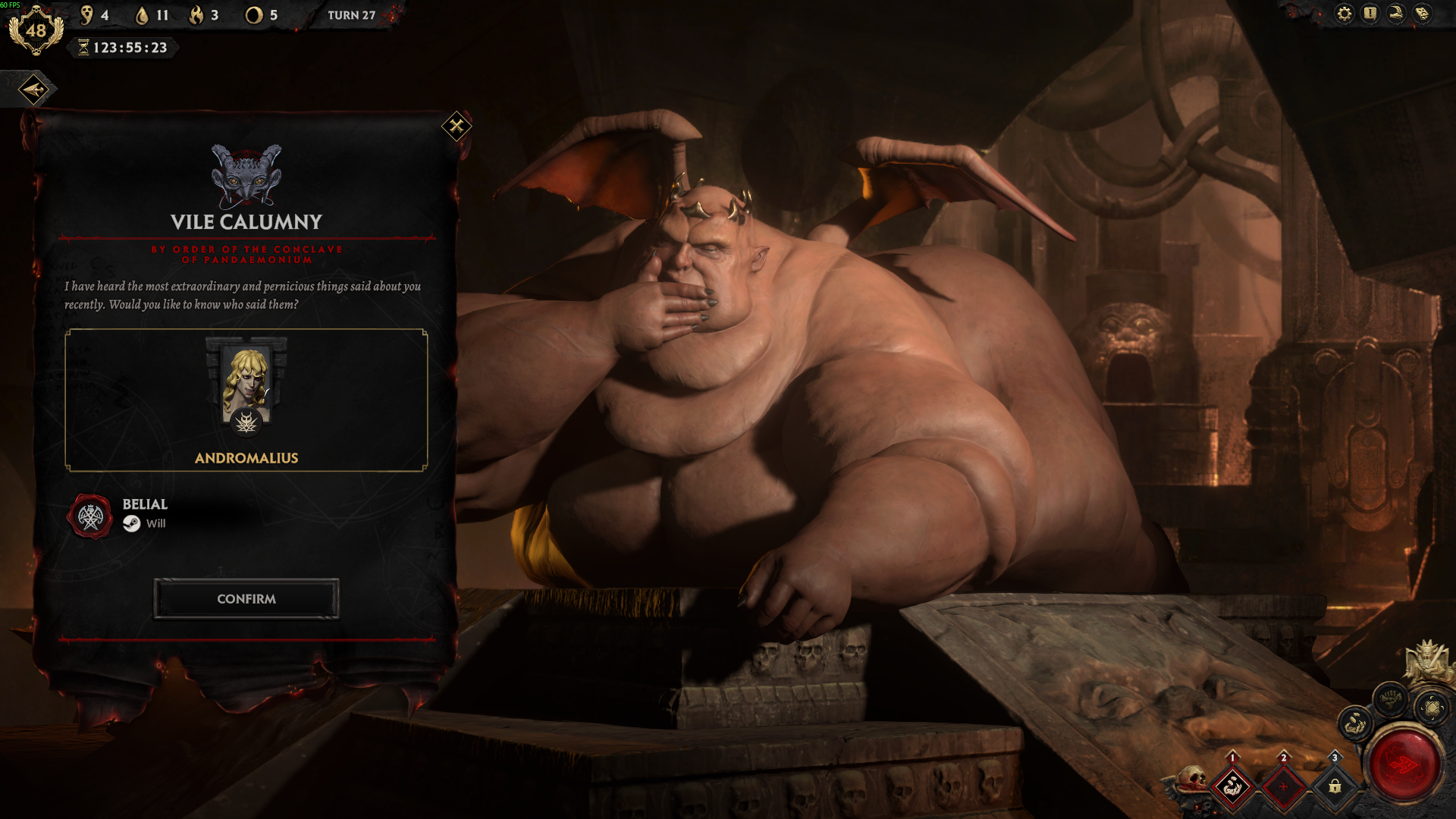1456x819 pixels.
Task: Select Andromalius as the target
Action: tap(246, 400)
